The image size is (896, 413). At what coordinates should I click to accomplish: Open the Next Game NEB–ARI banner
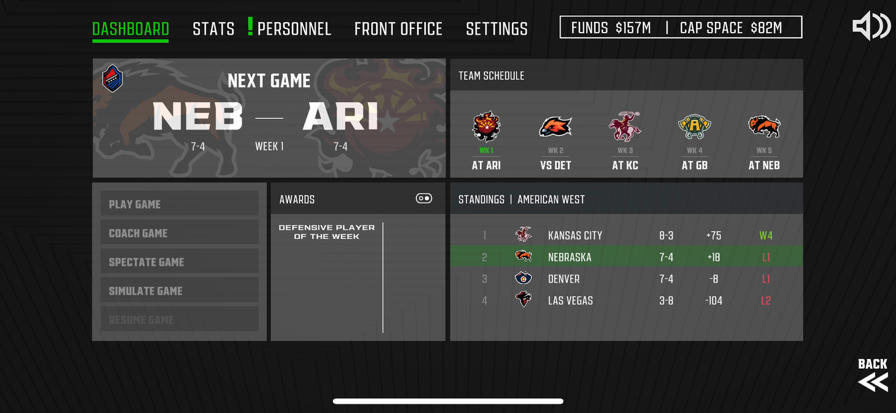(x=269, y=118)
